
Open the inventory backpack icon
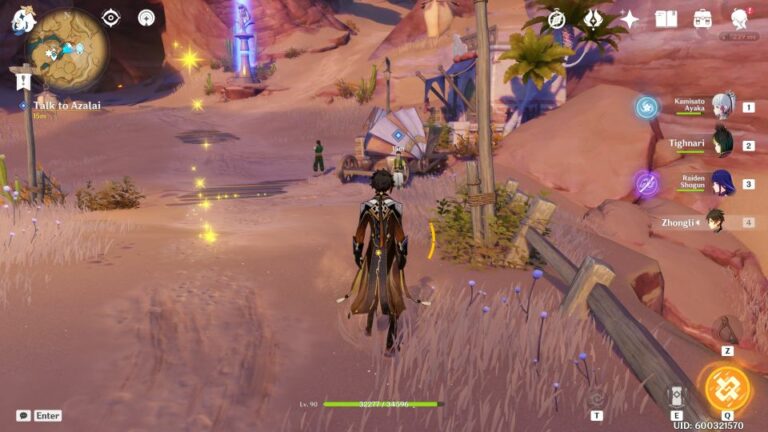[x=703, y=18]
